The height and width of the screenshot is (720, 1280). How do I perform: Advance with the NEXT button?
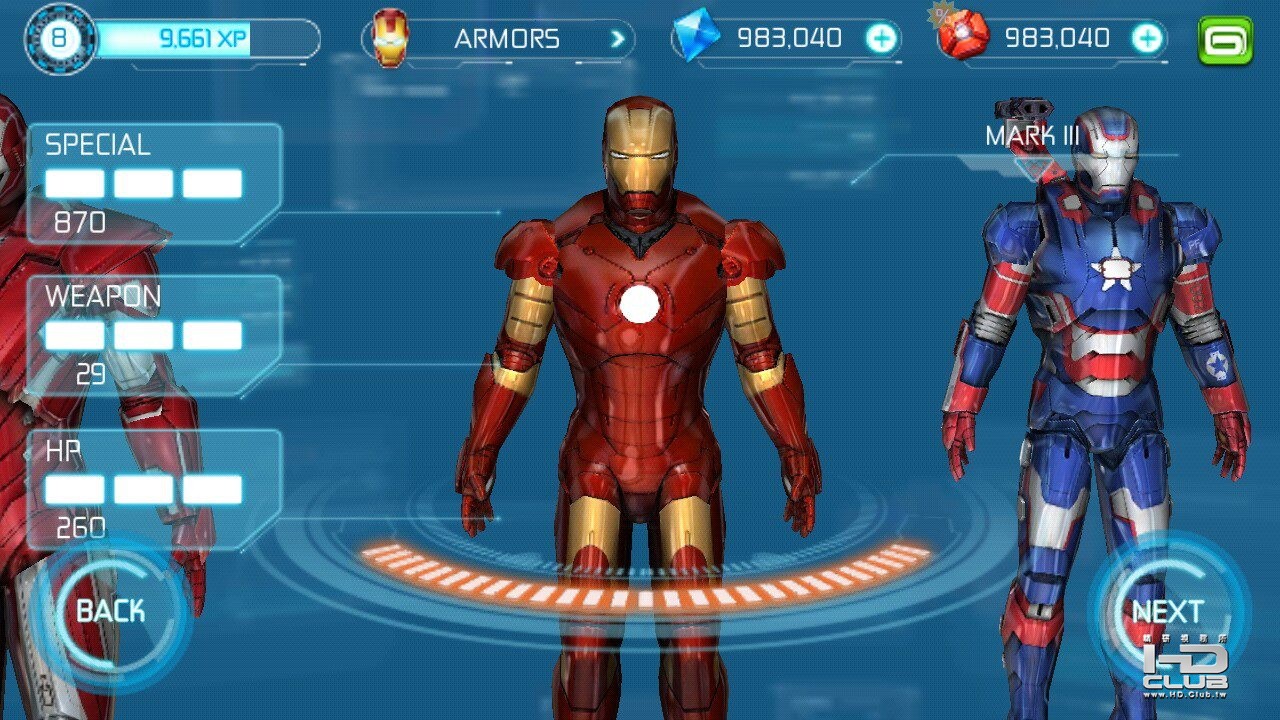pyautogui.click(x=1167, y=611)
